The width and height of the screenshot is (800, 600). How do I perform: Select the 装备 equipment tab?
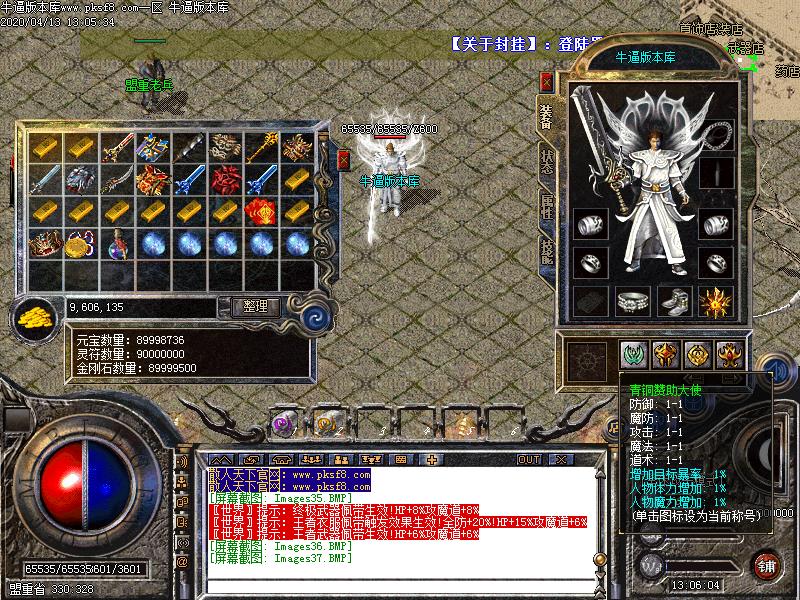[547, 115]
